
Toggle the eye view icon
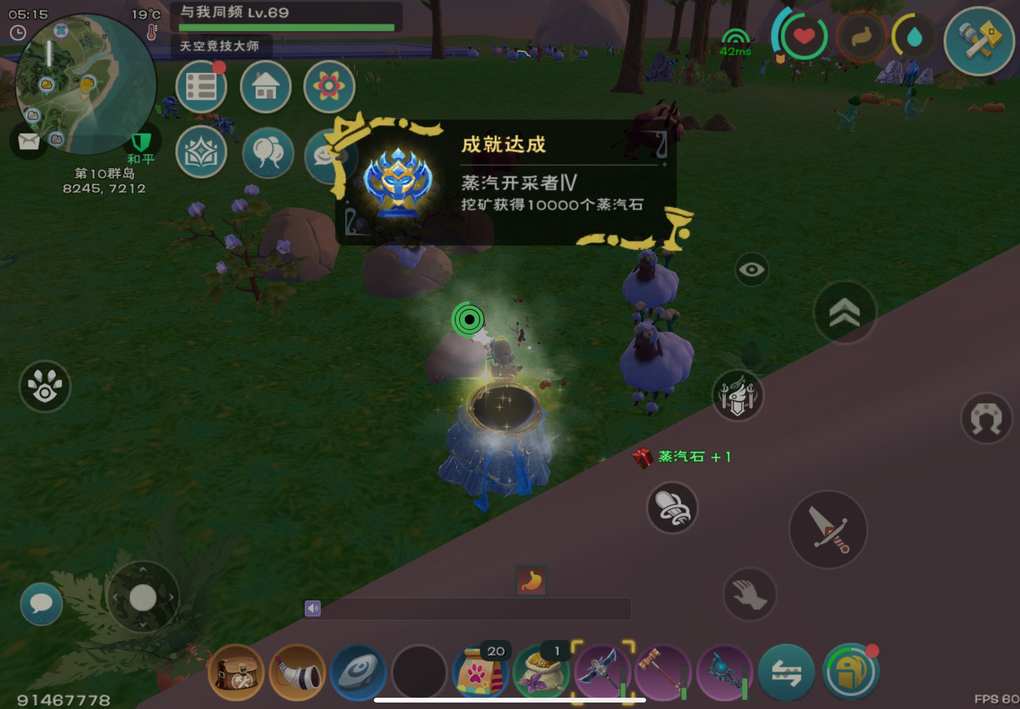pos(751,269)
